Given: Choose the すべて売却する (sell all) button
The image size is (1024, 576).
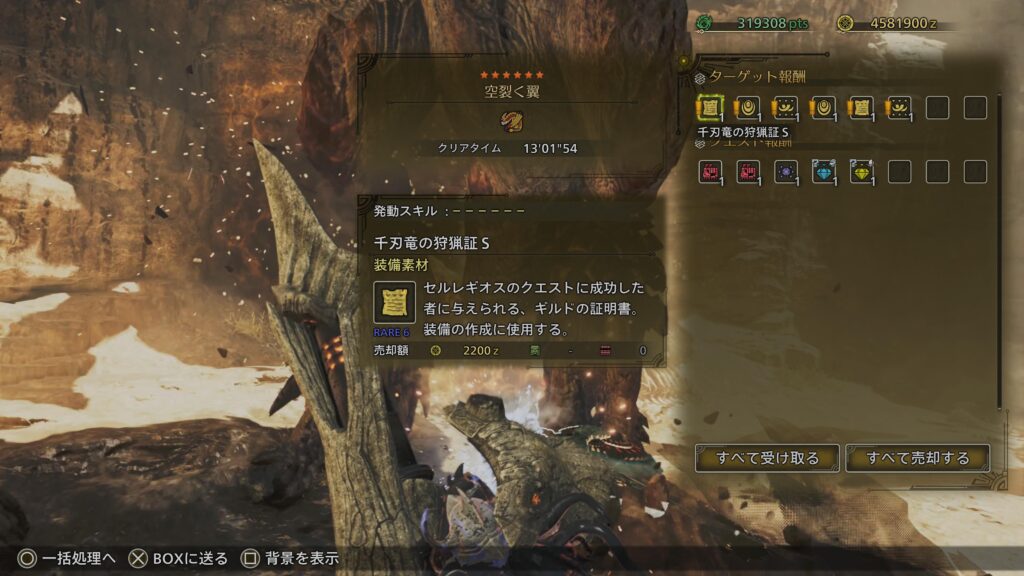Looking at the screenshot, I should pyautogui.click(x=917, y=458).
